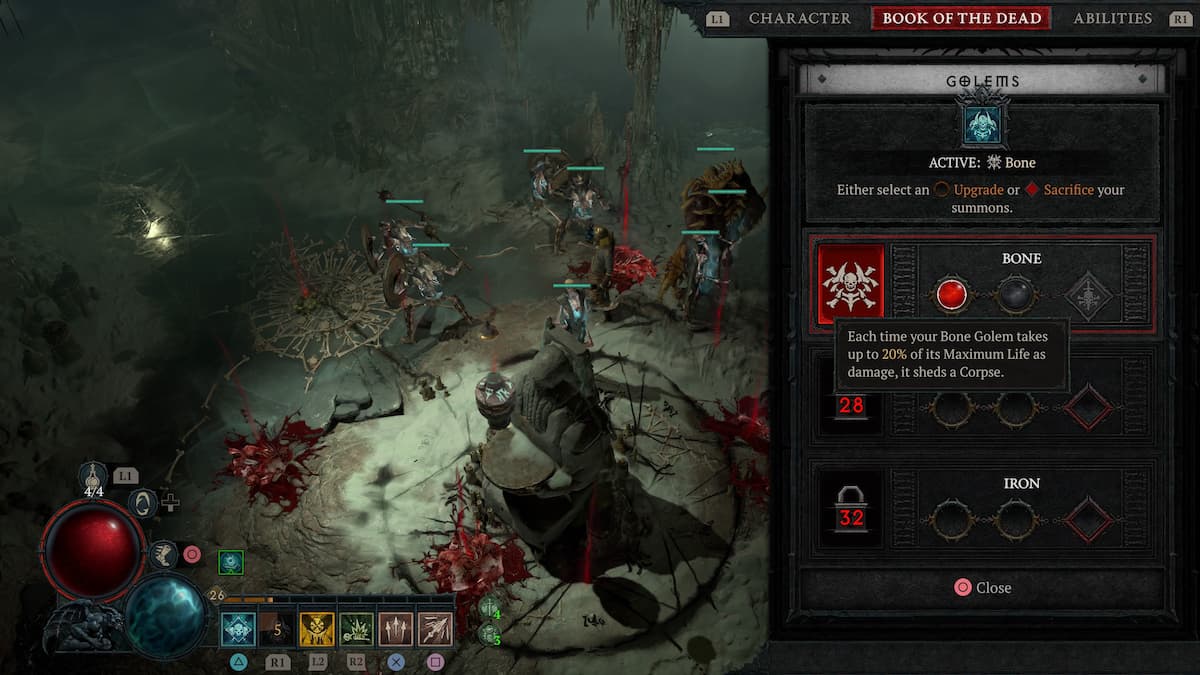
Task: Open the Book of the Dead tab
Action: point(961,18)
